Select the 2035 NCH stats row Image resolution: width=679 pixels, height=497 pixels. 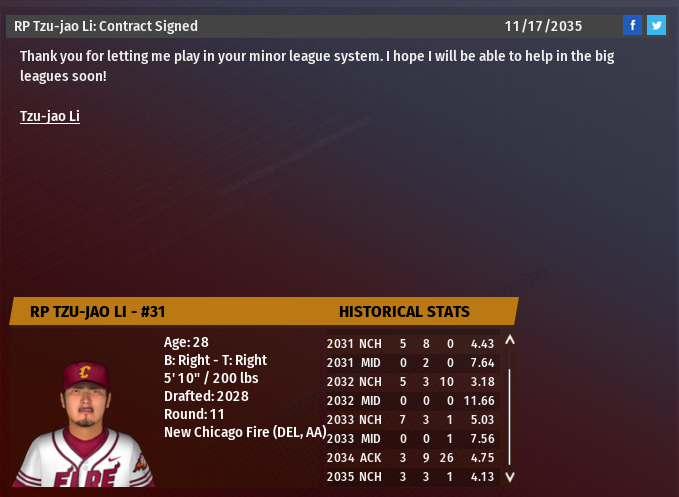click(412, 476)
